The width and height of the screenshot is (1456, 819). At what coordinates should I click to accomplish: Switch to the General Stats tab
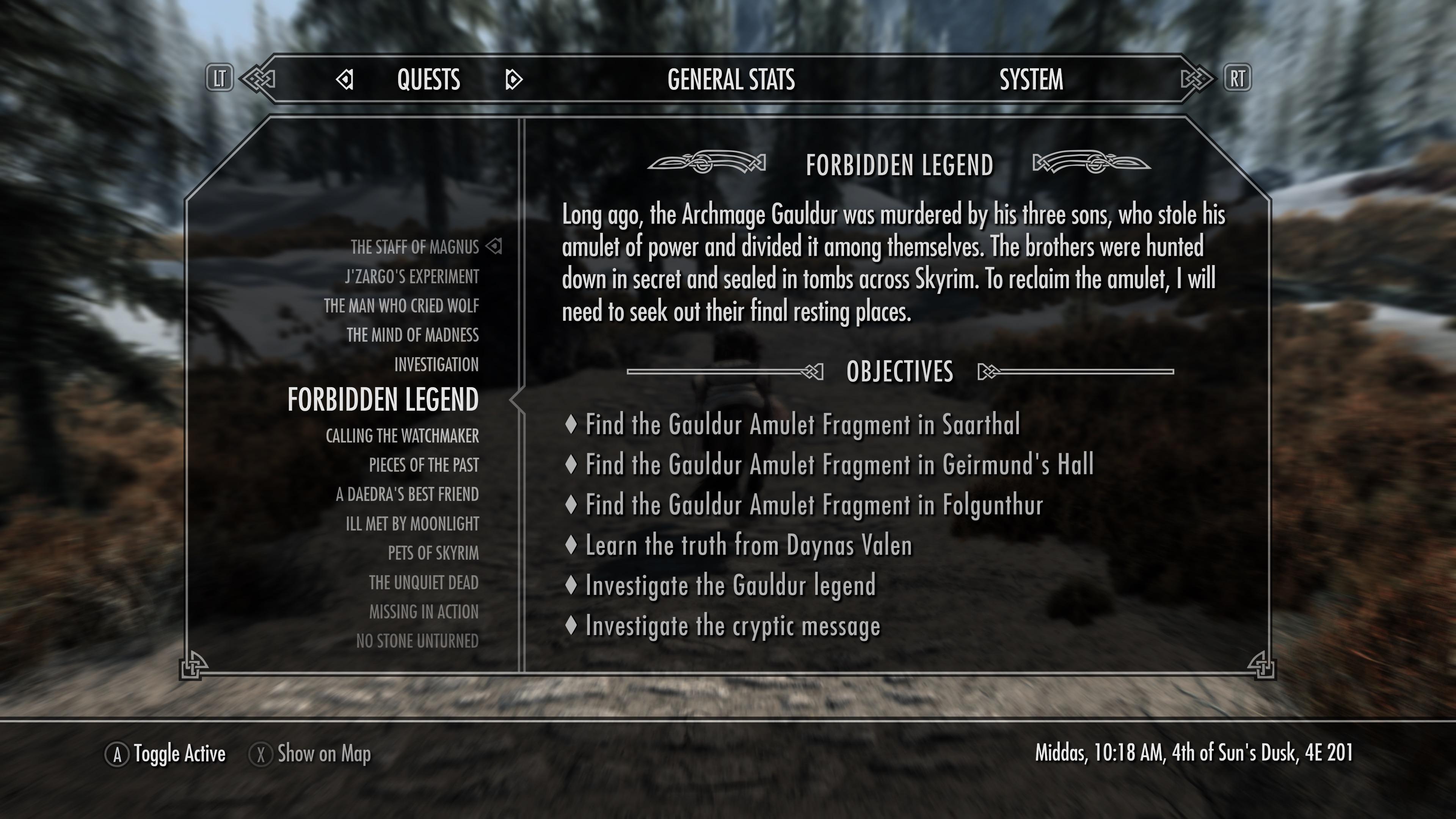[731, 80]
